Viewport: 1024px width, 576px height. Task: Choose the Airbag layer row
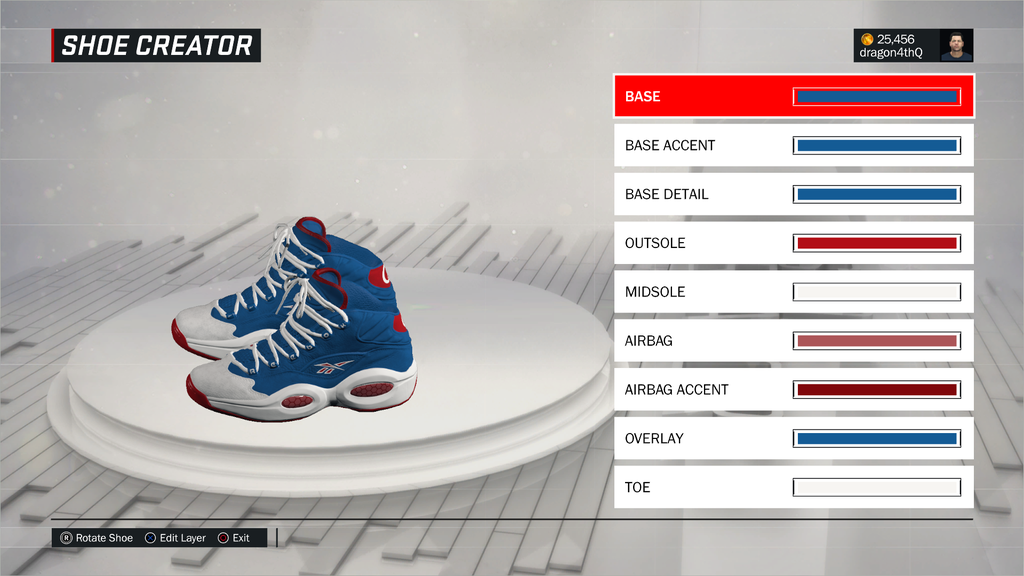[793, 341]
